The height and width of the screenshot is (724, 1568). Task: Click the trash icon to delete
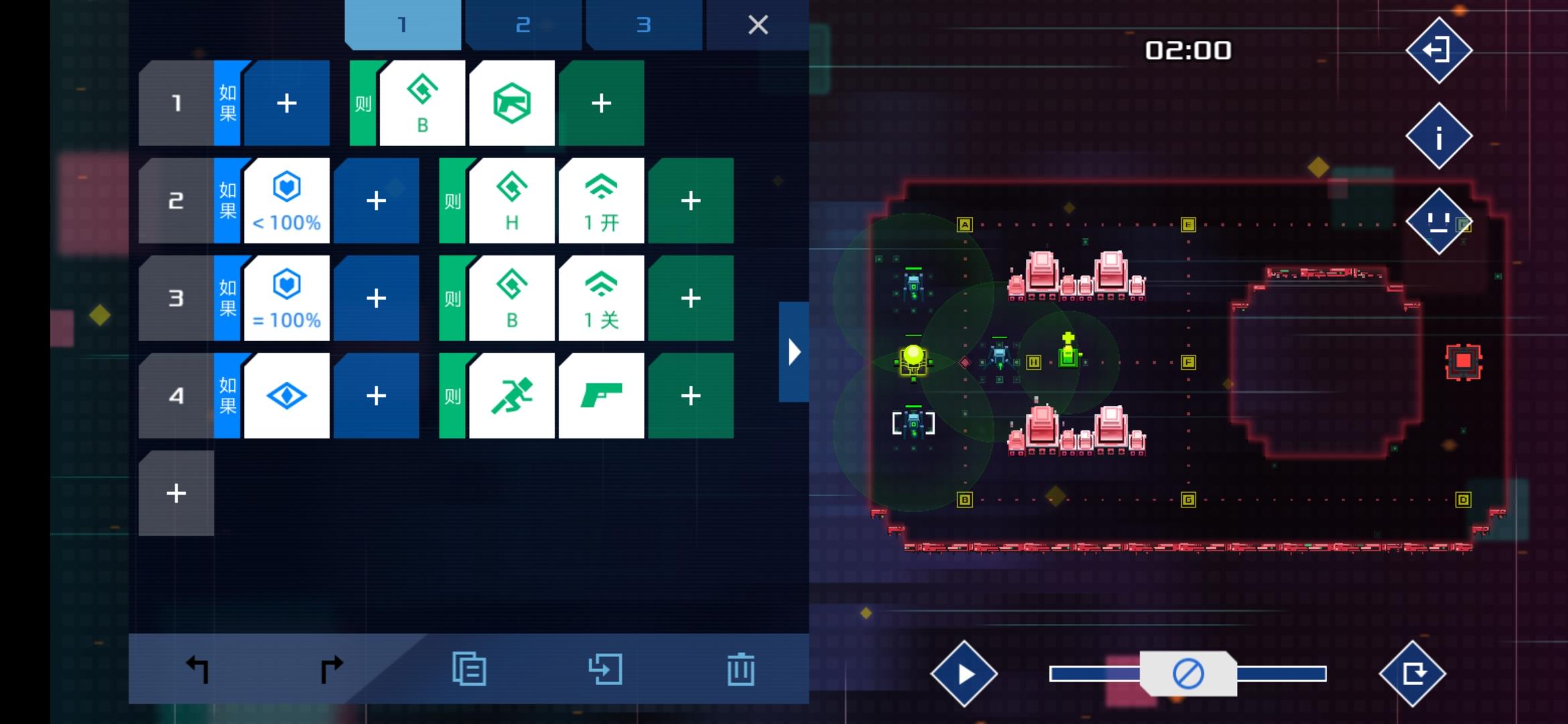[739, 668]
